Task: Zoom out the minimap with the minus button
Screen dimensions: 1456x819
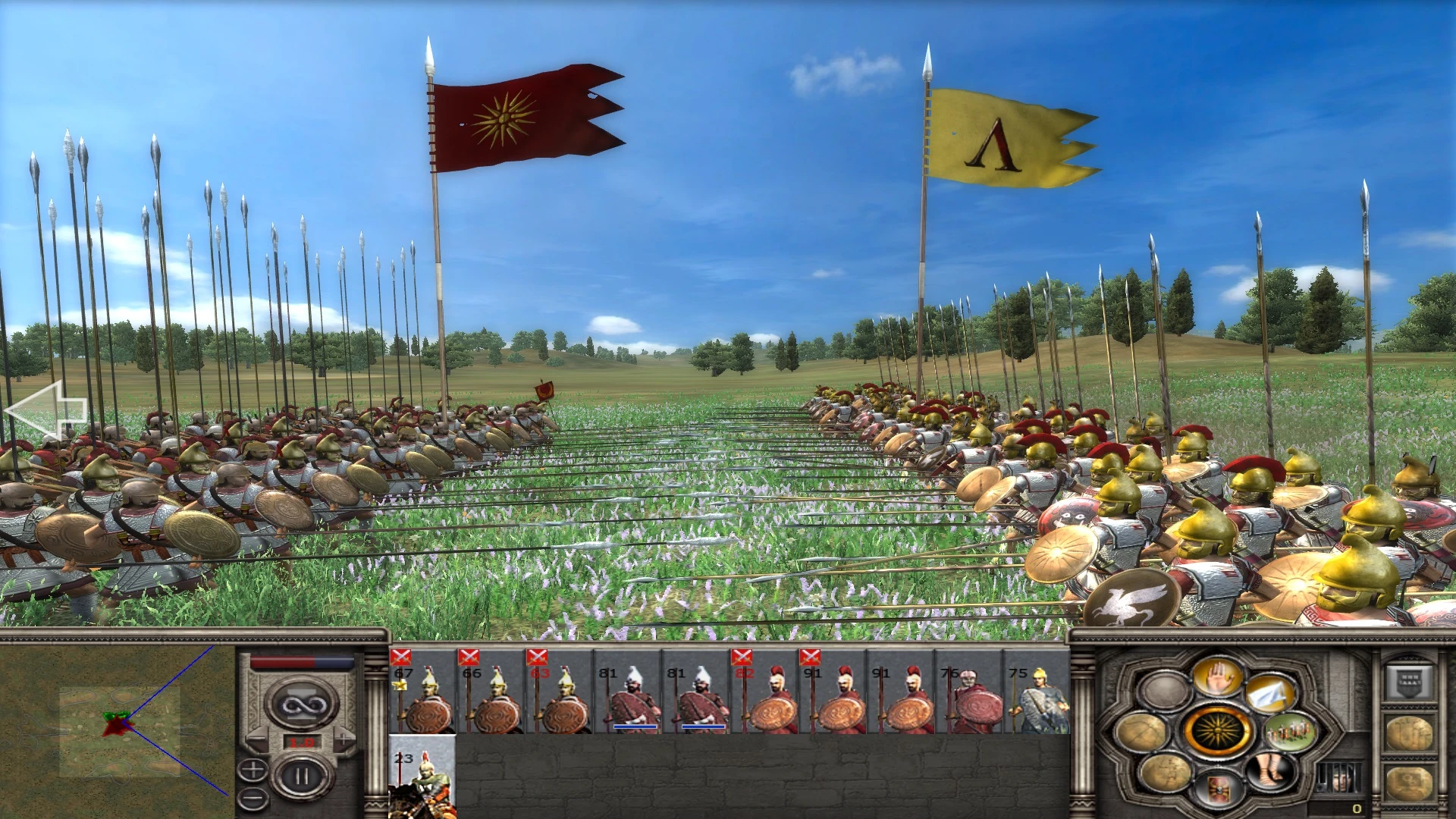Action: point(253,797)
